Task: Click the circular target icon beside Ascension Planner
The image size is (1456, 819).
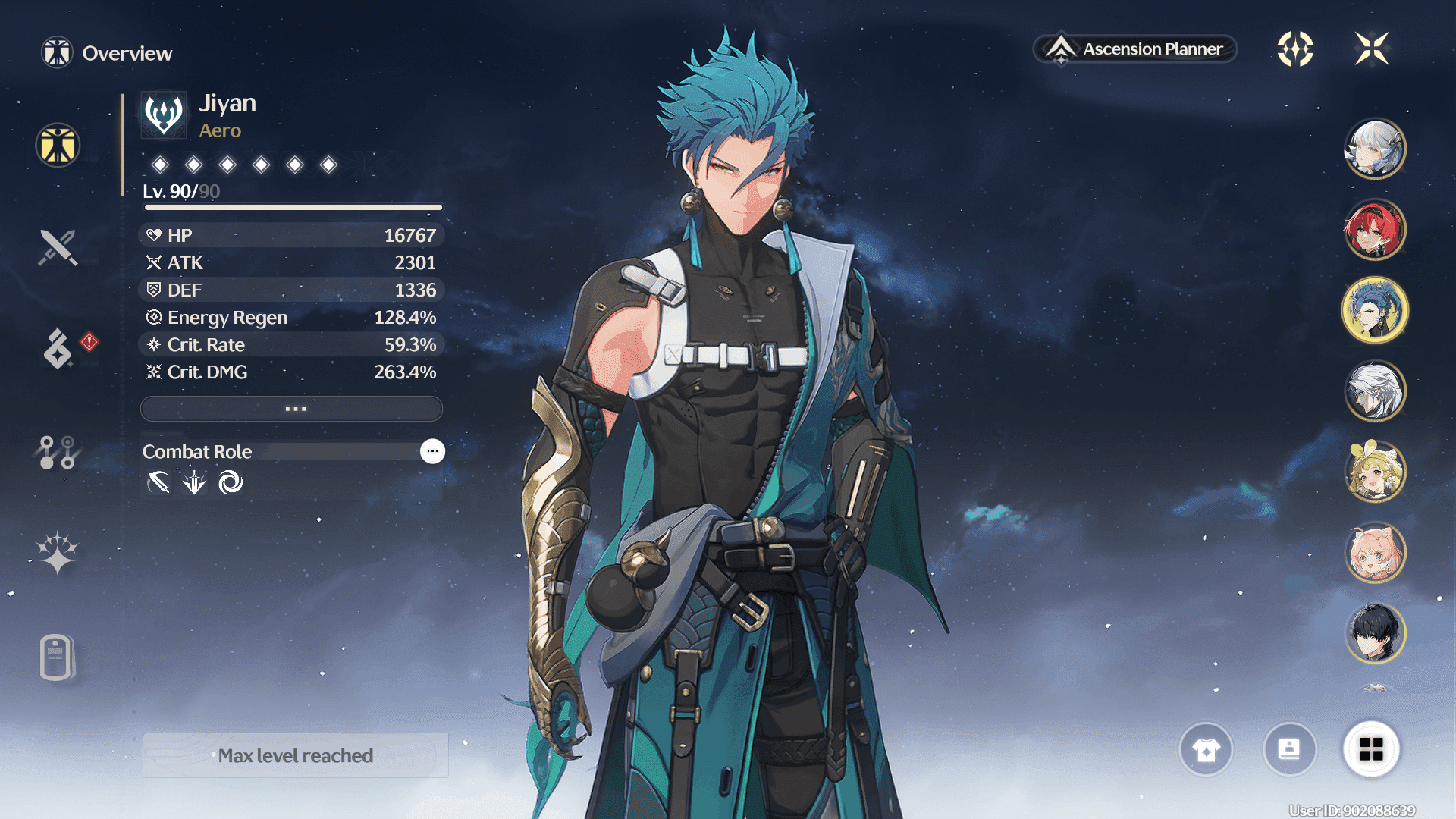Action: 1295,49
